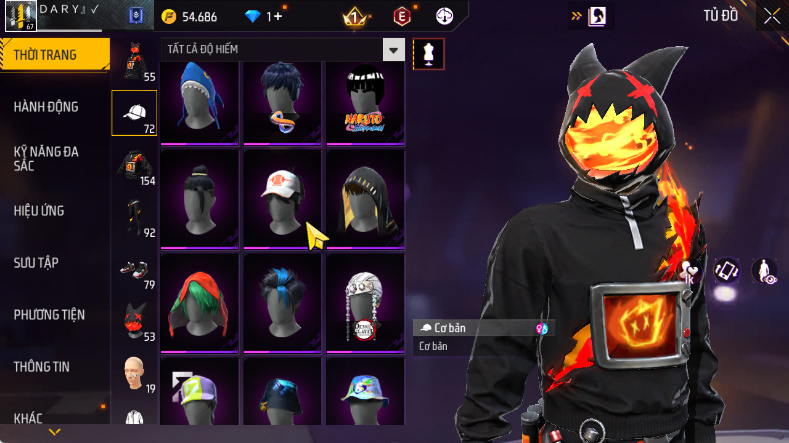The width and height of the screenshot is (789, 443).
Task: Select the Kỹ Năng Đa Sắc tab
Action: click(46, 158)
